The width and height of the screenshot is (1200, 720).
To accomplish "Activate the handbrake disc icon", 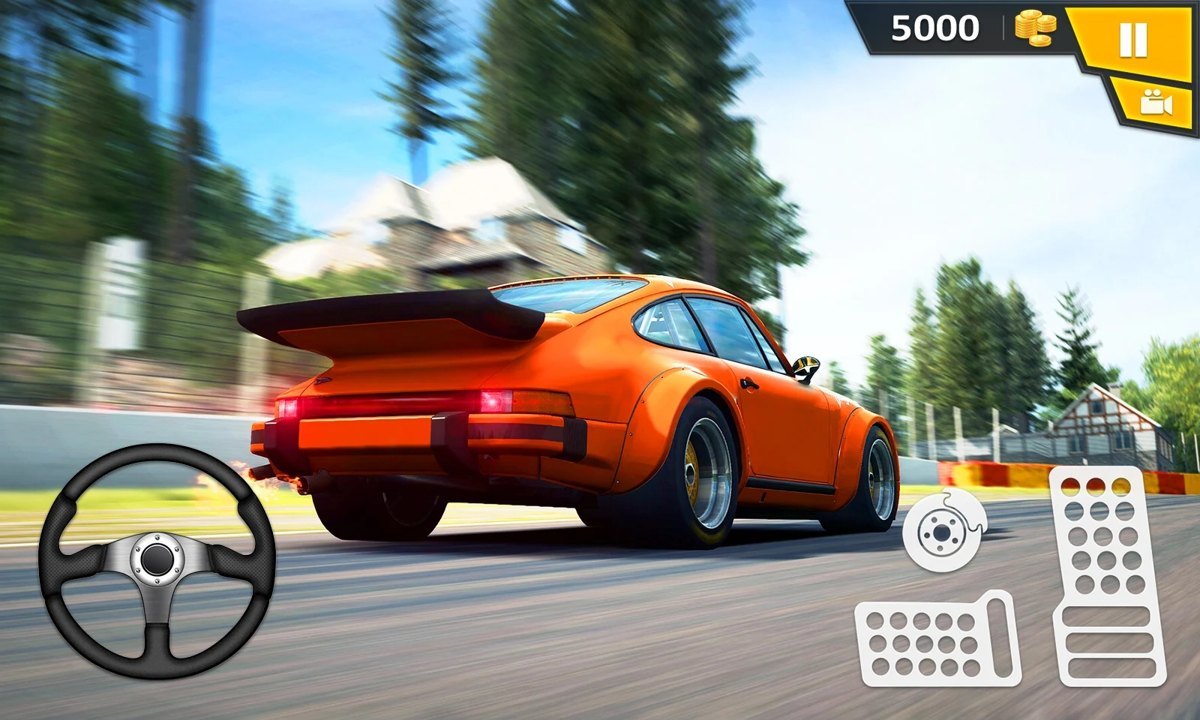I will [x=943, y=529].
